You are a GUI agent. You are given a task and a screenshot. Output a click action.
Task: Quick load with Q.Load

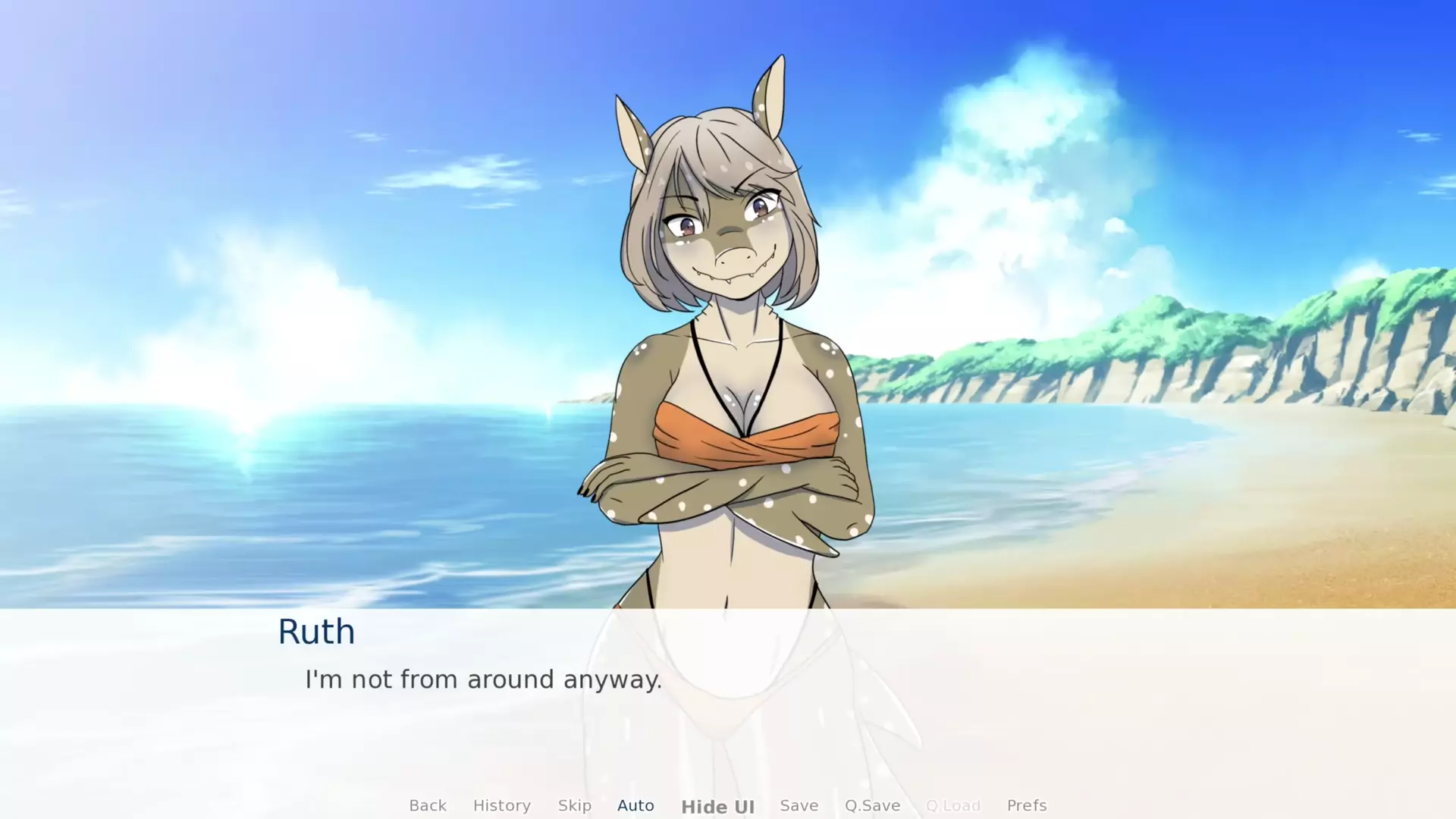point(953,805)
